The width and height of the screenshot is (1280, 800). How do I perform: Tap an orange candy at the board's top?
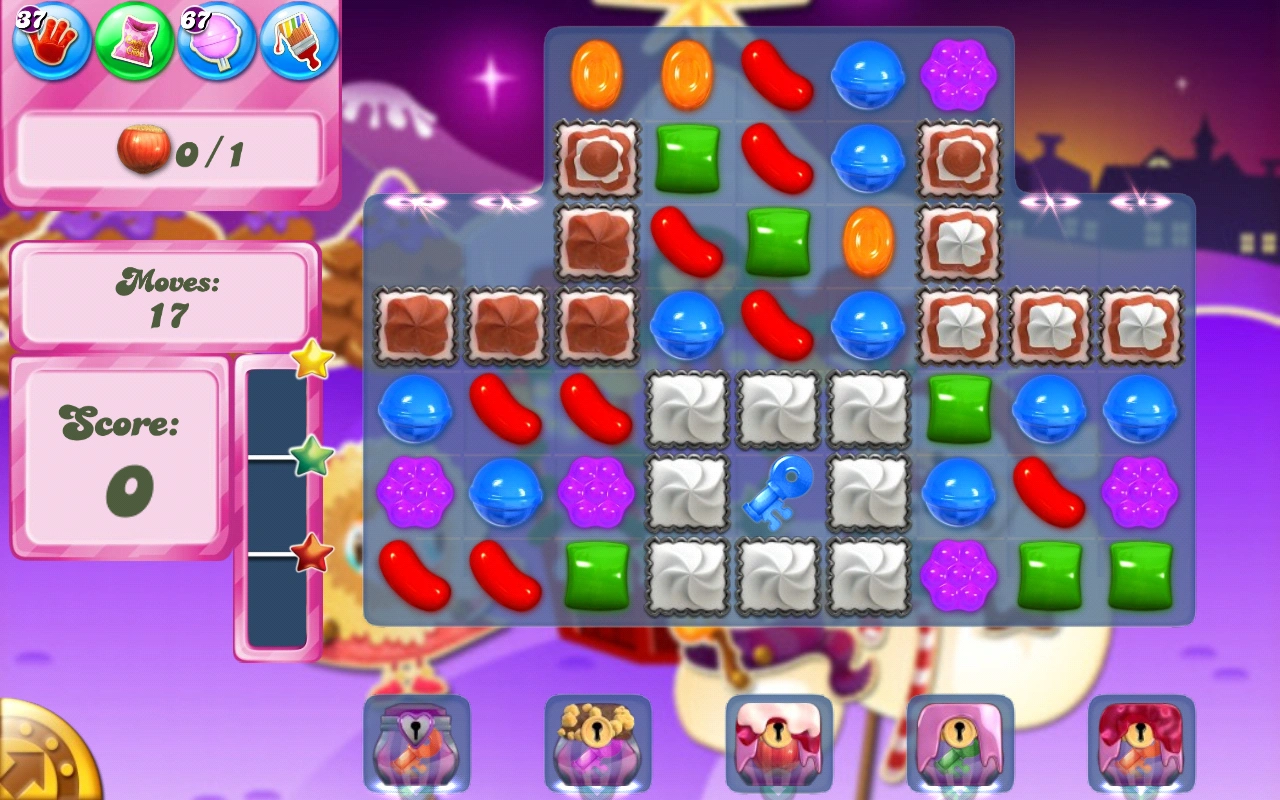pos(600,74)
